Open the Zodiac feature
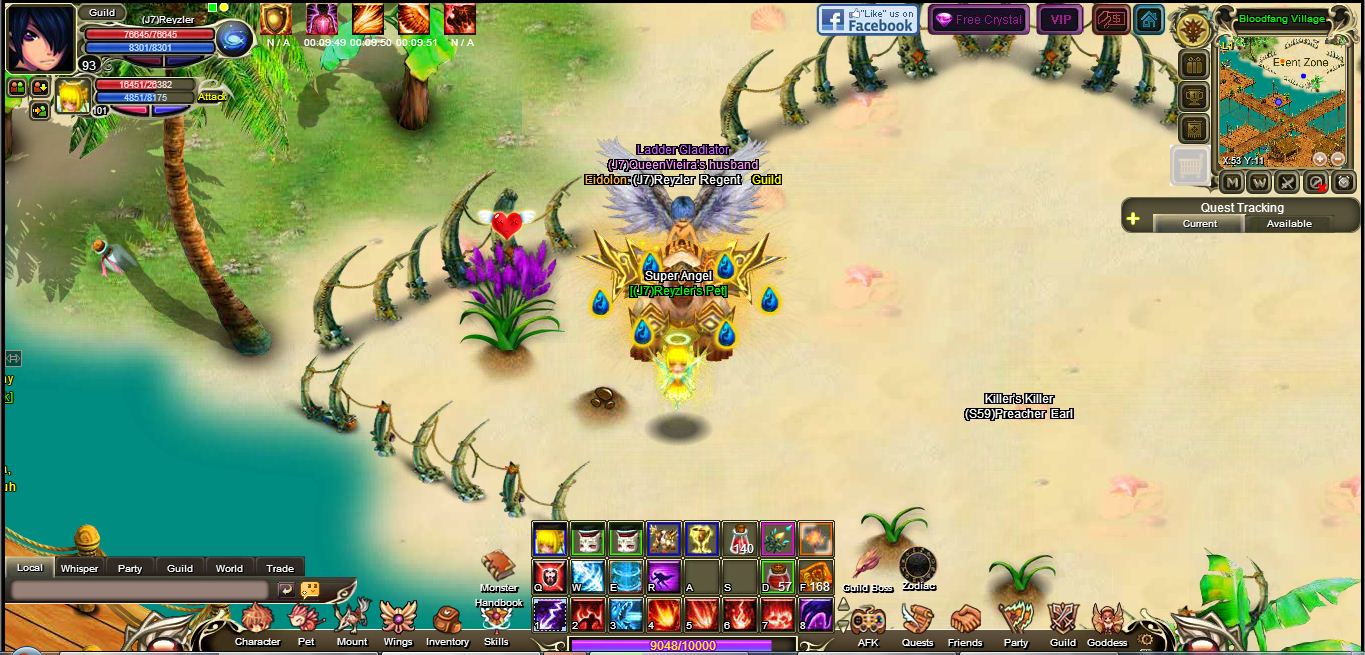The height and width of the screenshot is (655, 1365). point(917,566)
